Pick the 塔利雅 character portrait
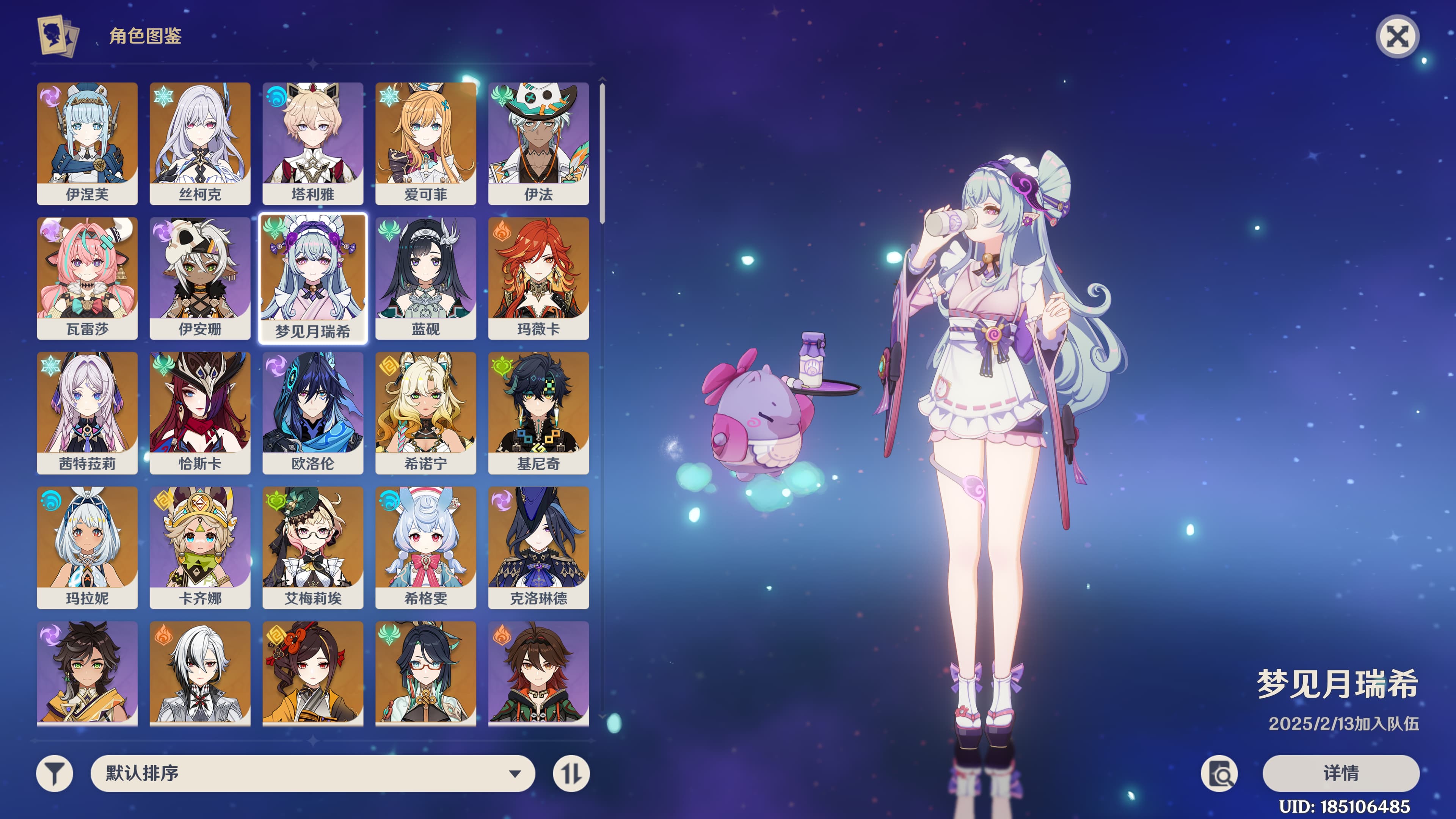The width and height of the screenshot is (1456, 819). point(312,143)
